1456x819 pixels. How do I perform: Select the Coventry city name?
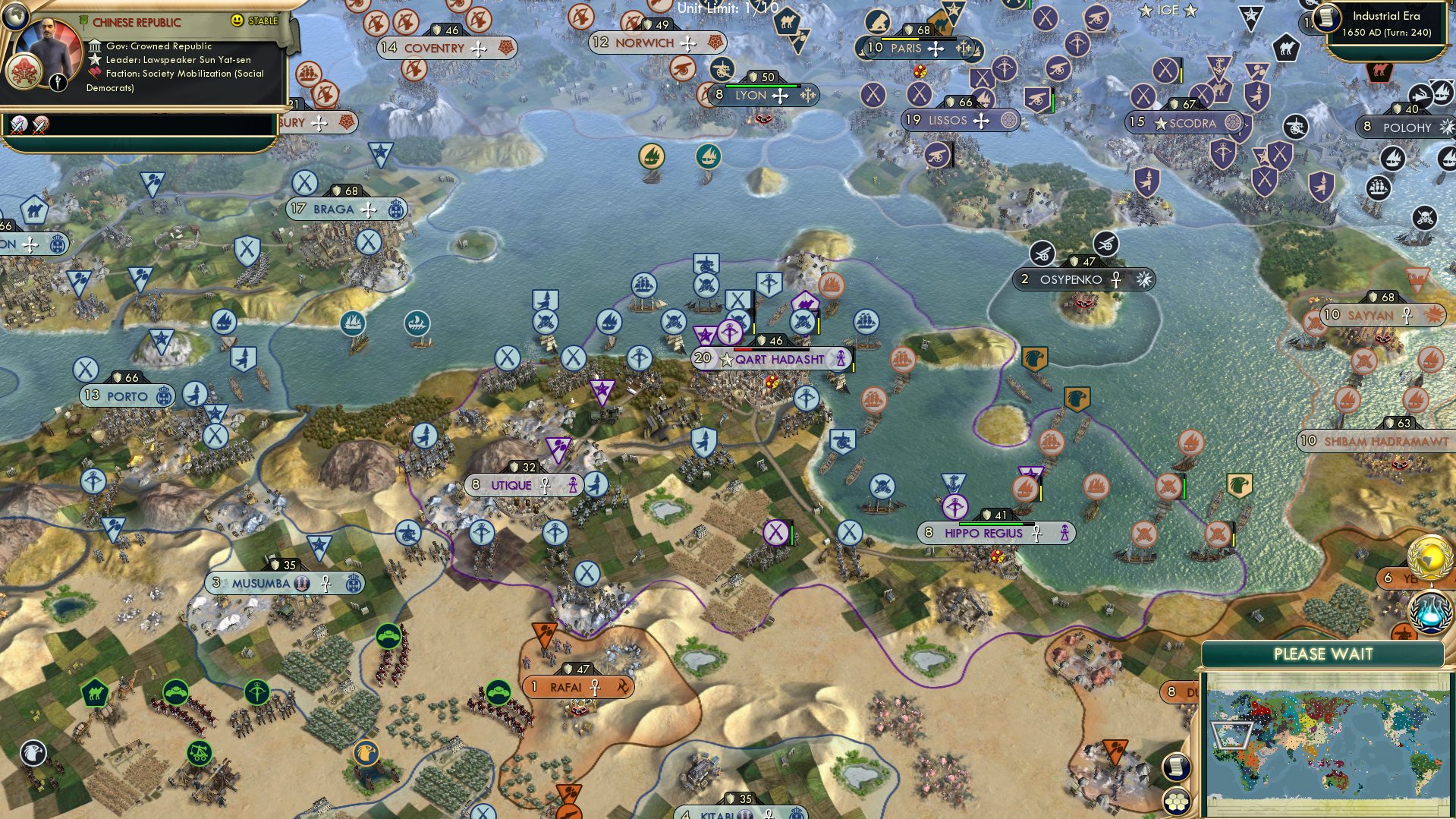click(x=435, y=48)
